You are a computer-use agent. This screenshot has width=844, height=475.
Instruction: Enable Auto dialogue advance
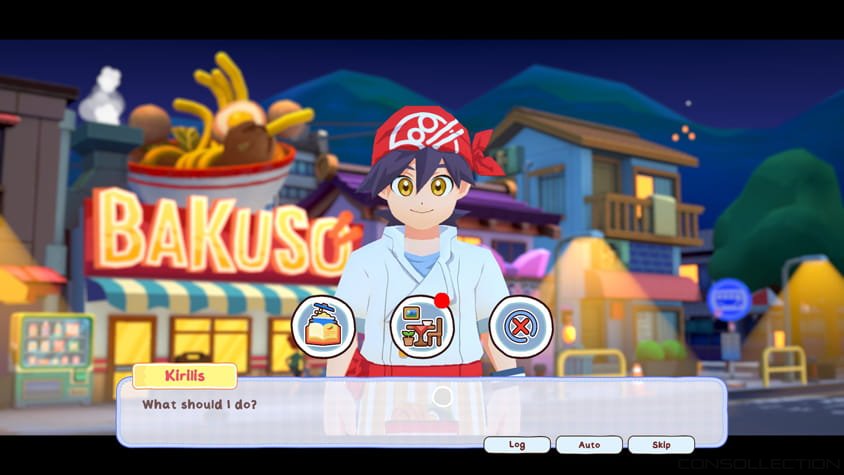click(x=589, y=444)
